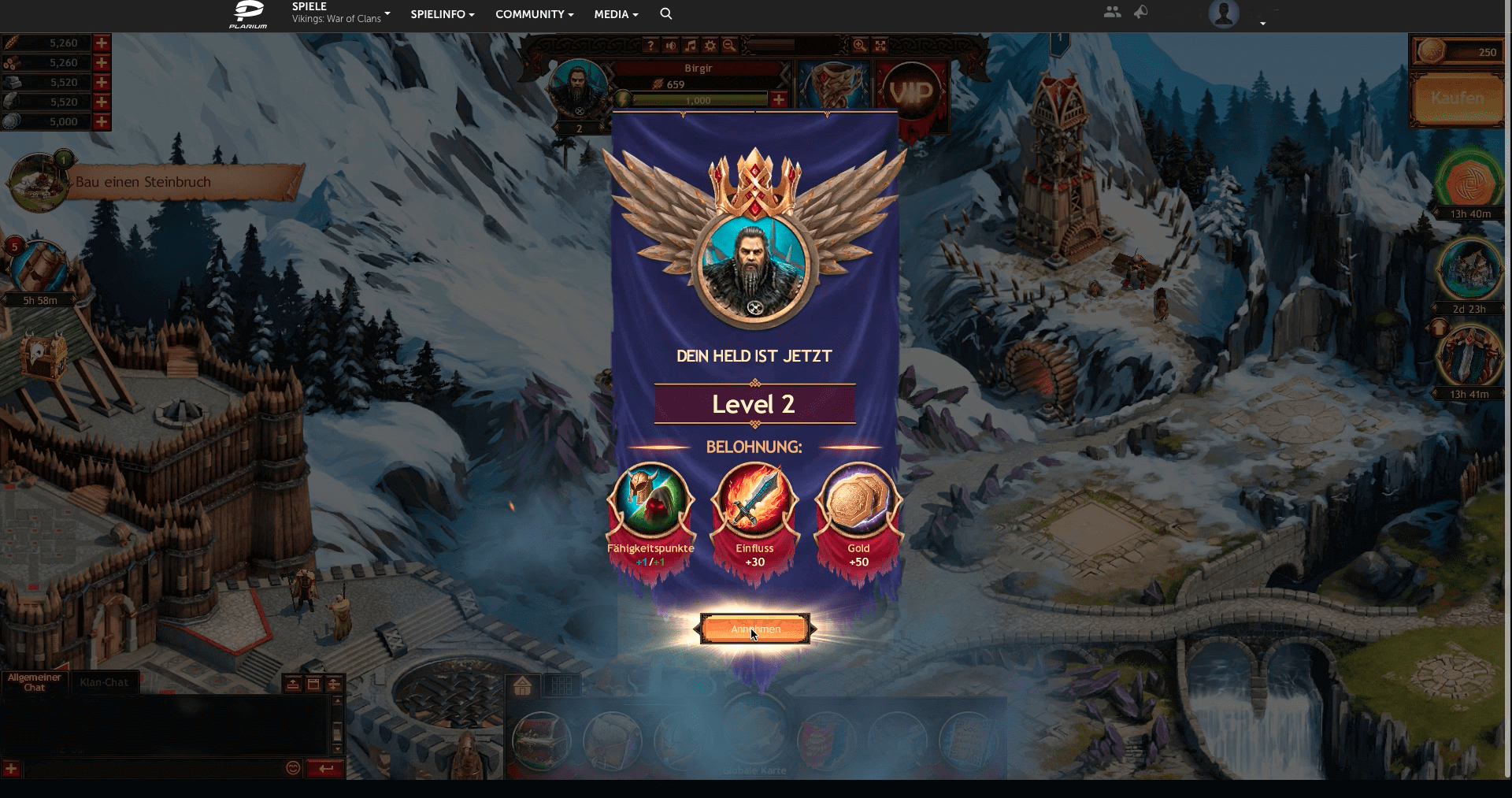
Task: Send the chat message with the arrow button
Action: click(326, 768)
